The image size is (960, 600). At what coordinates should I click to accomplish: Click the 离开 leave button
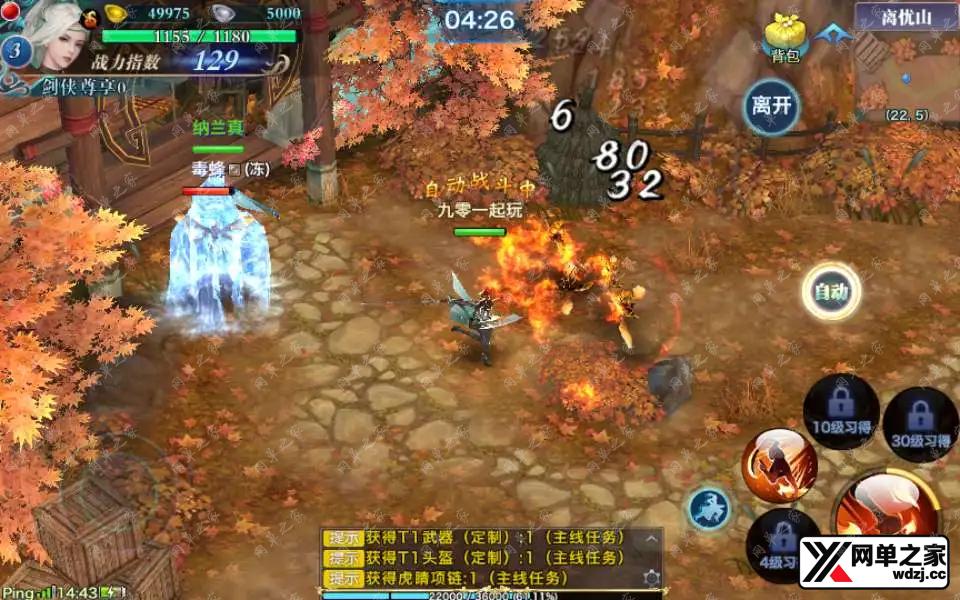[x=771, y=107]
